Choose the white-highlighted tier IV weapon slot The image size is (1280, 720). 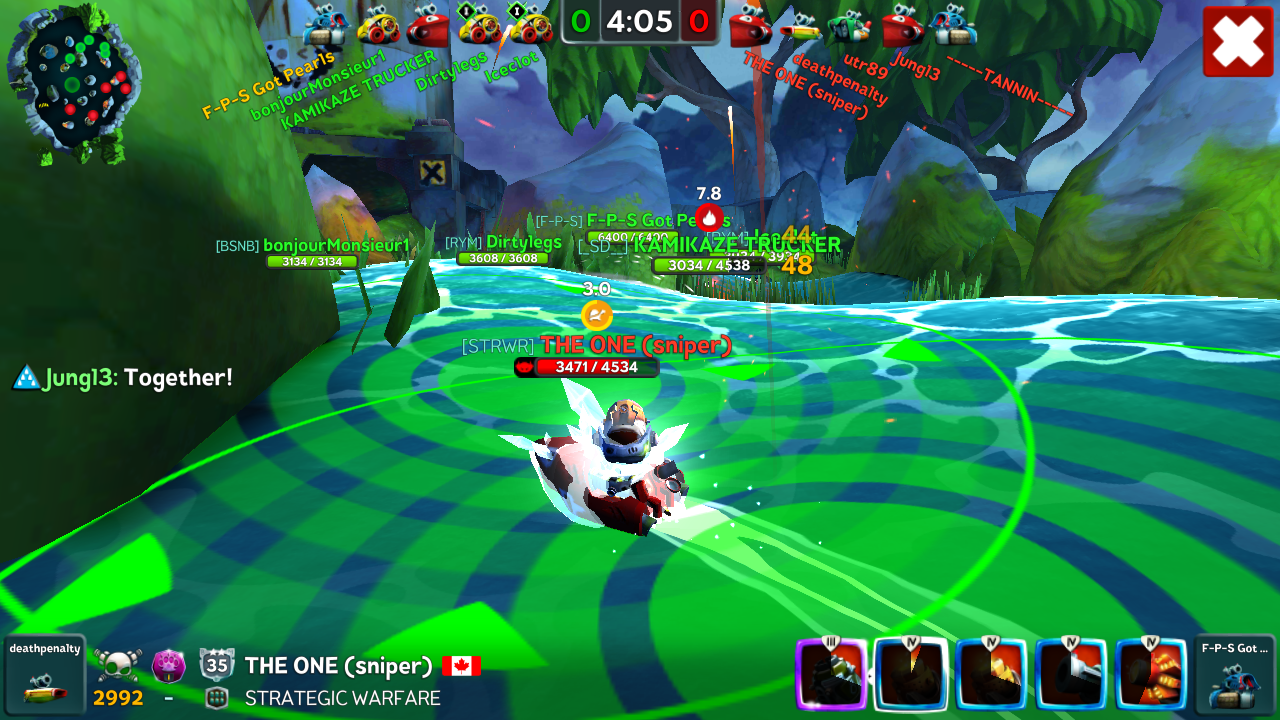910,674
